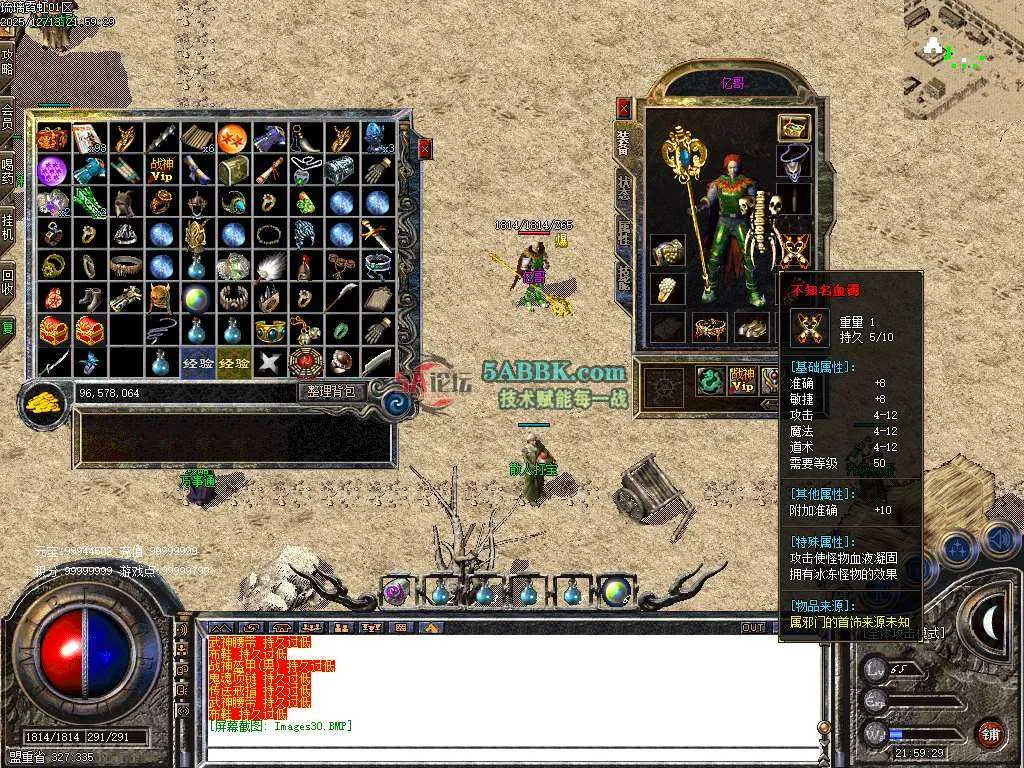This screenshot has height=768, width=1024.
Task: Select the orange two-star dragon ball item
Action: pos(232,137)
